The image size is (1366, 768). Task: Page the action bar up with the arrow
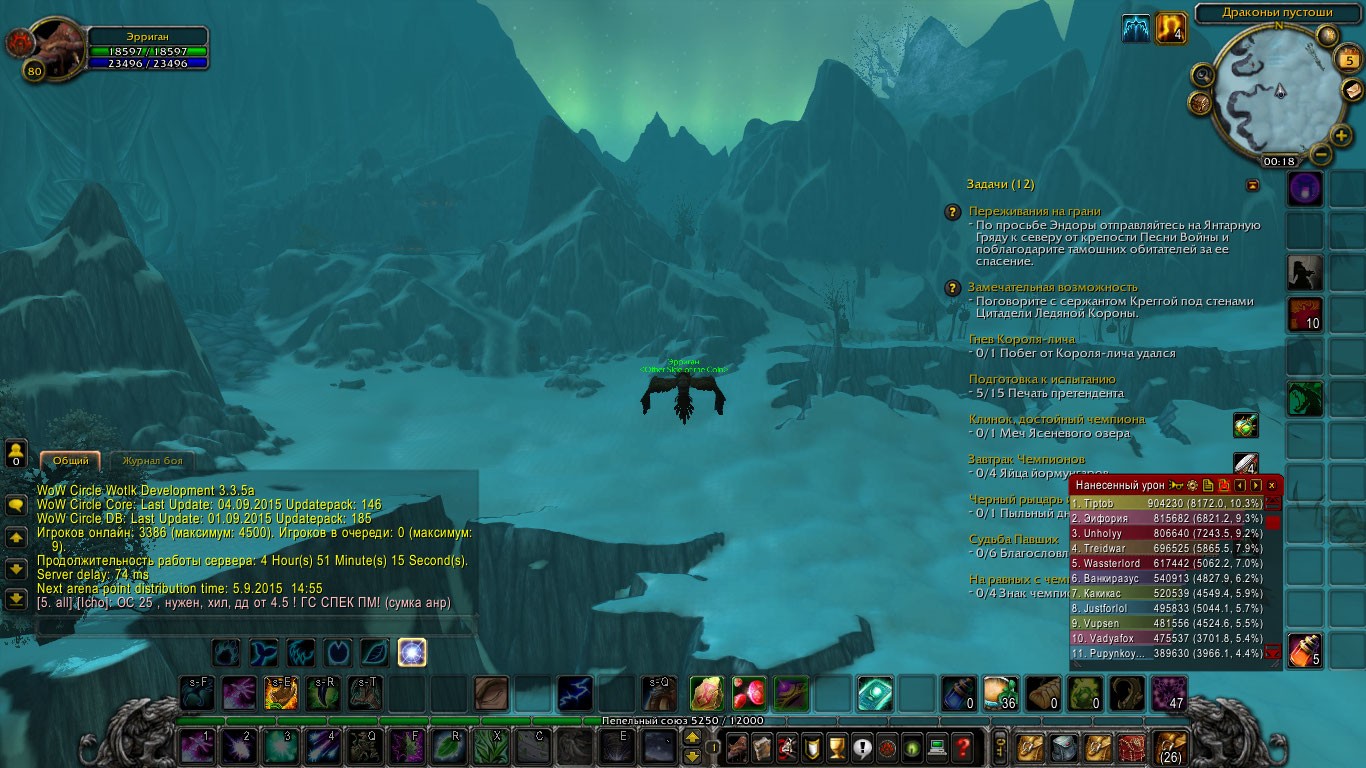692,737
